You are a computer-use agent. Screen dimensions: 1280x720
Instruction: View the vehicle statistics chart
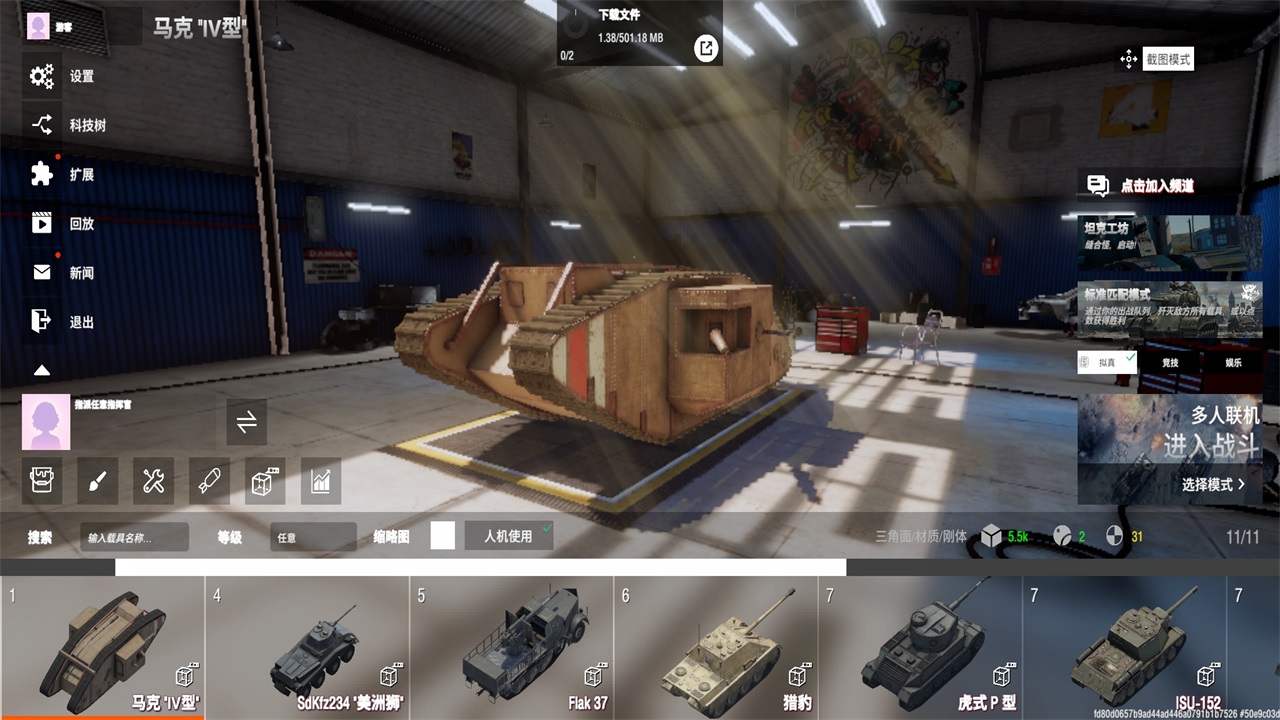(x=321, y=480)
